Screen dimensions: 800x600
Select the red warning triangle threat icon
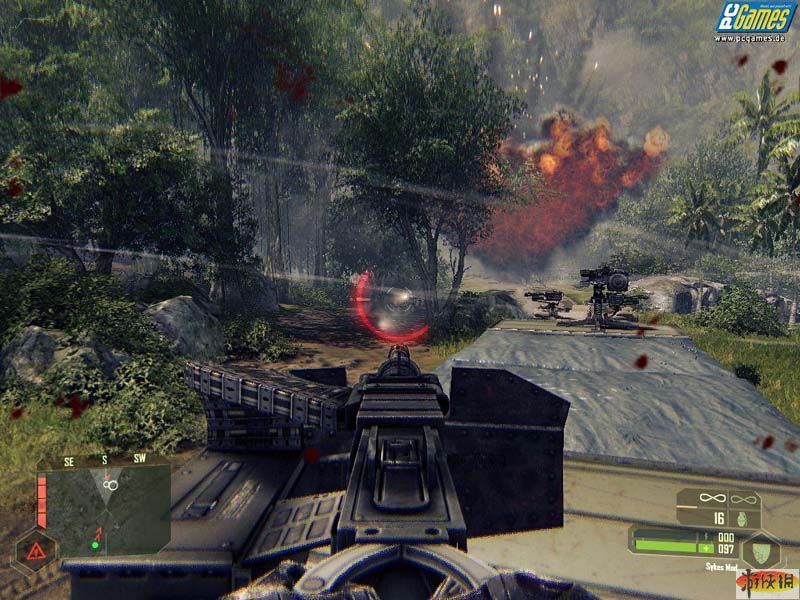tap(36, 550)
